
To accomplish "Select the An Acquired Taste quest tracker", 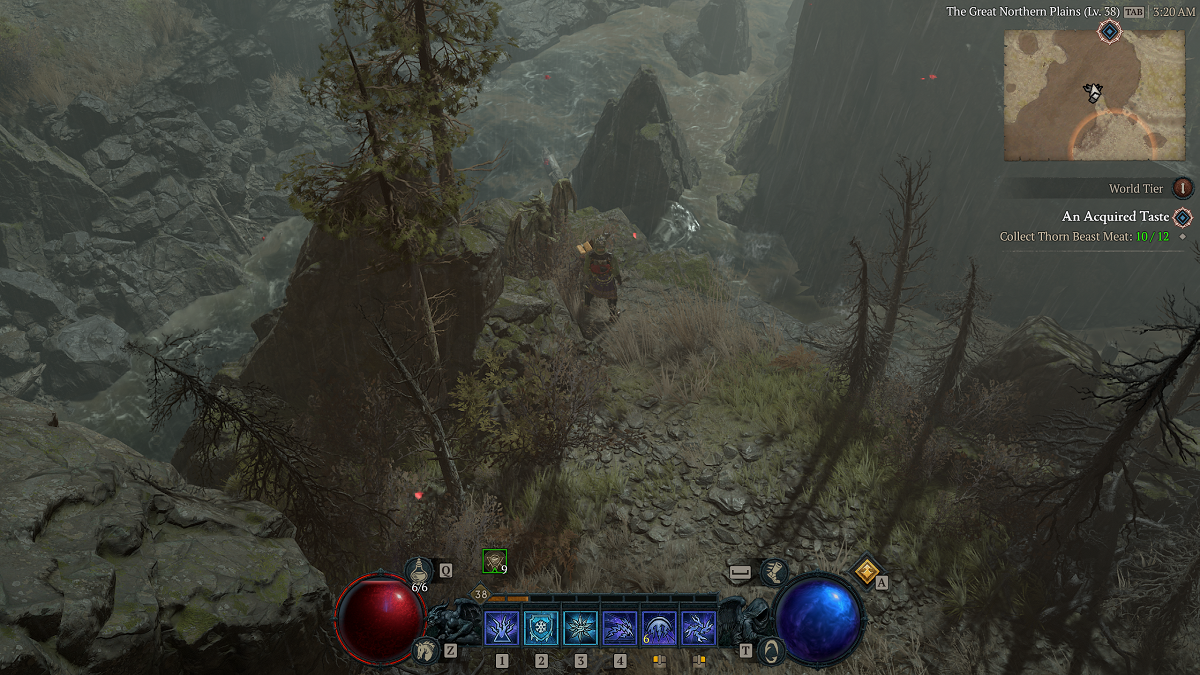I will pos(1115,217).
